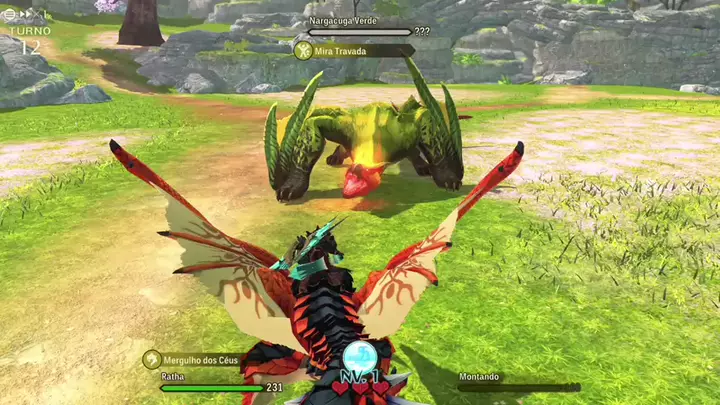Activate the blue kinship gauge orb
720x405 pixels.
tap(359, 358)
